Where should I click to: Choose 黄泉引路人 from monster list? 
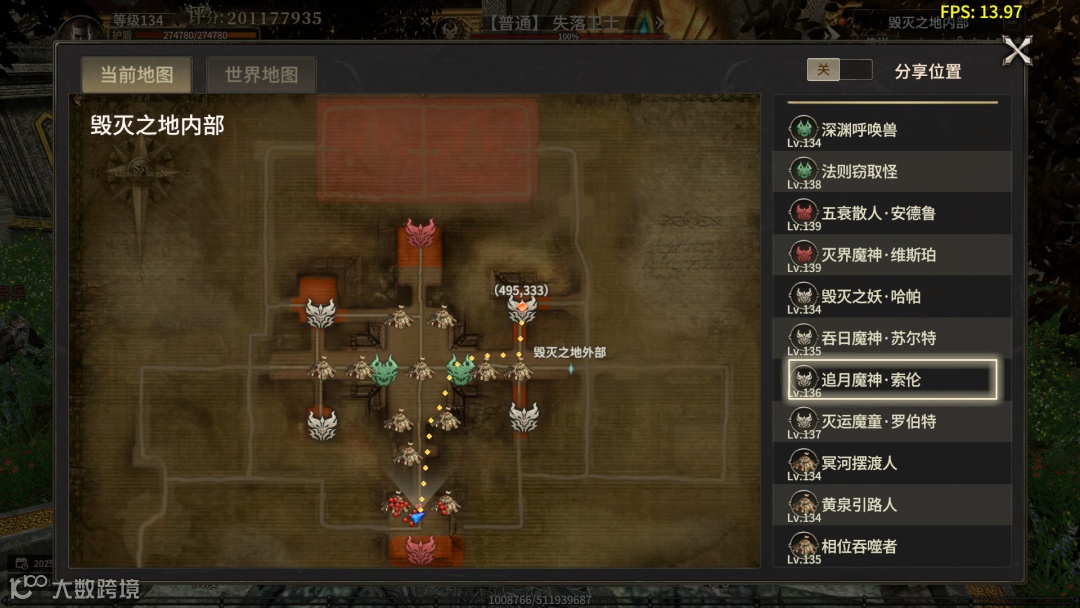coord(892,505)
